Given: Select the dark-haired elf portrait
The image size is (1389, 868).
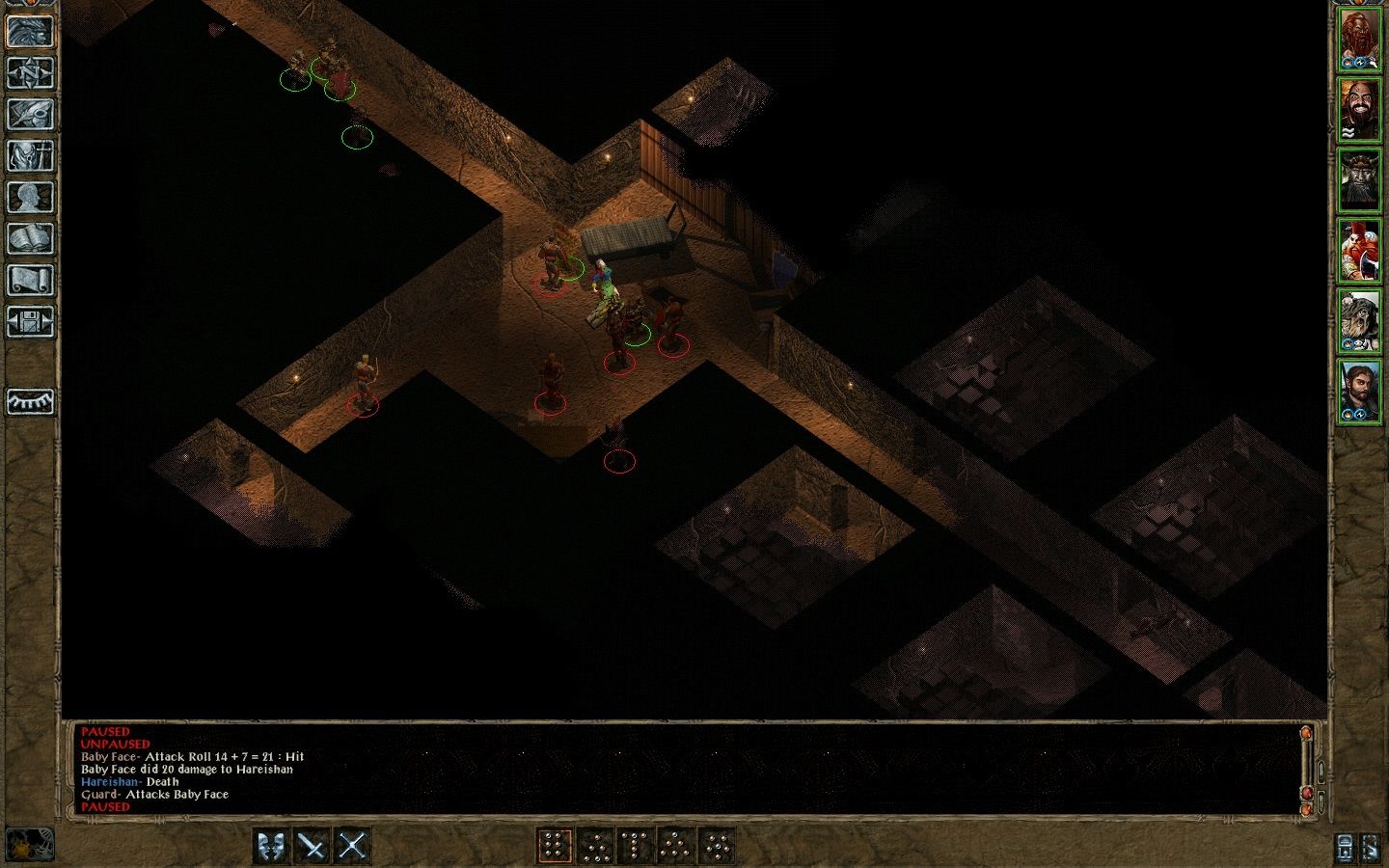Looking at the screenshot, I should click(x=1359, y=389).
